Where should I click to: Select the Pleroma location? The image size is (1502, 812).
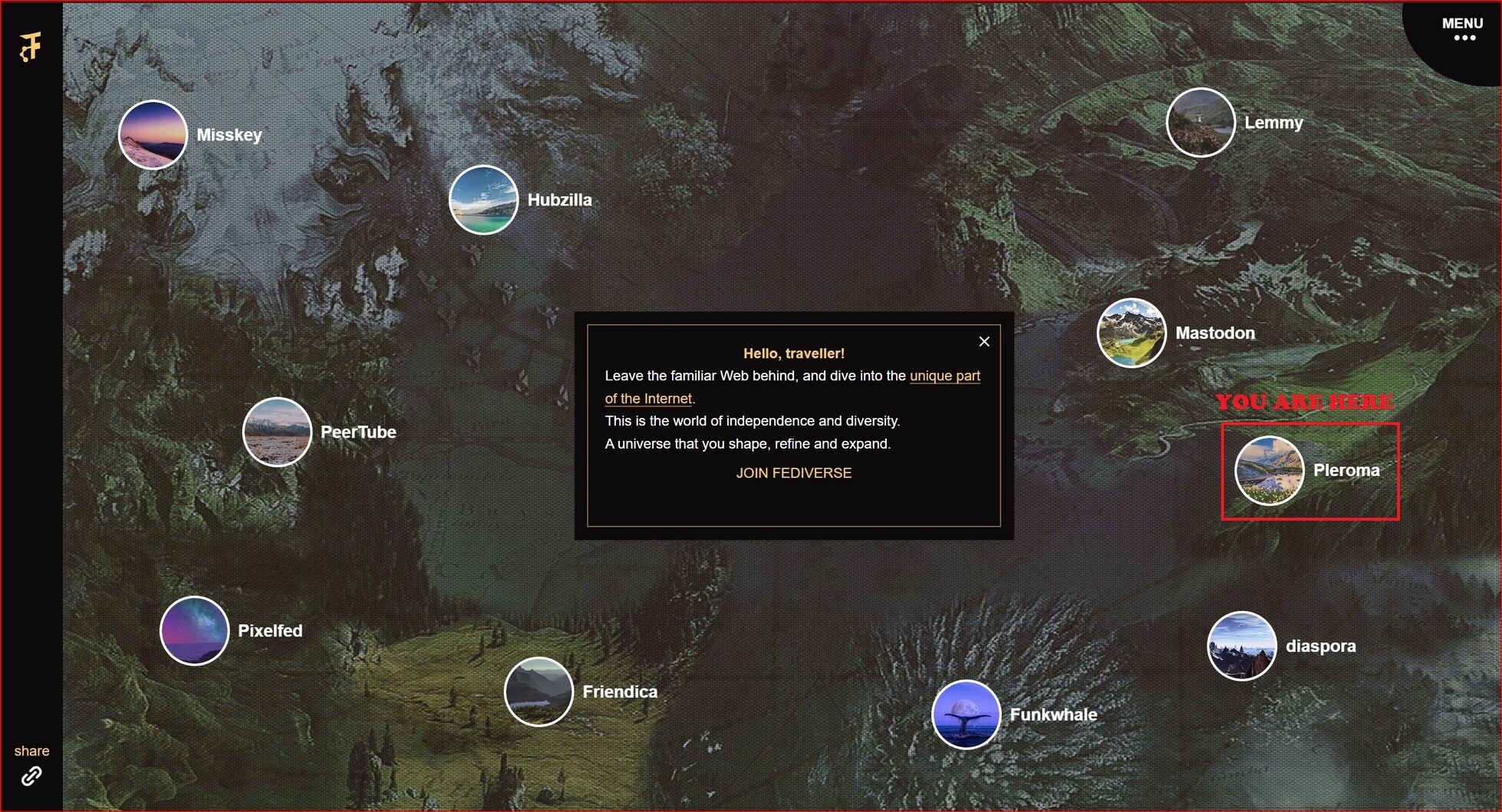pyautogui.click(x=1269, y=470)
